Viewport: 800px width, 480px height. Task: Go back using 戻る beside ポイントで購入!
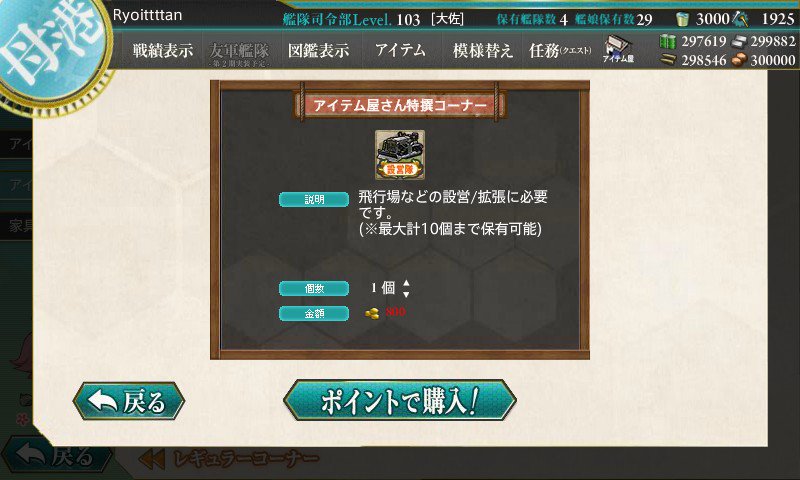(x=128, y=401)
